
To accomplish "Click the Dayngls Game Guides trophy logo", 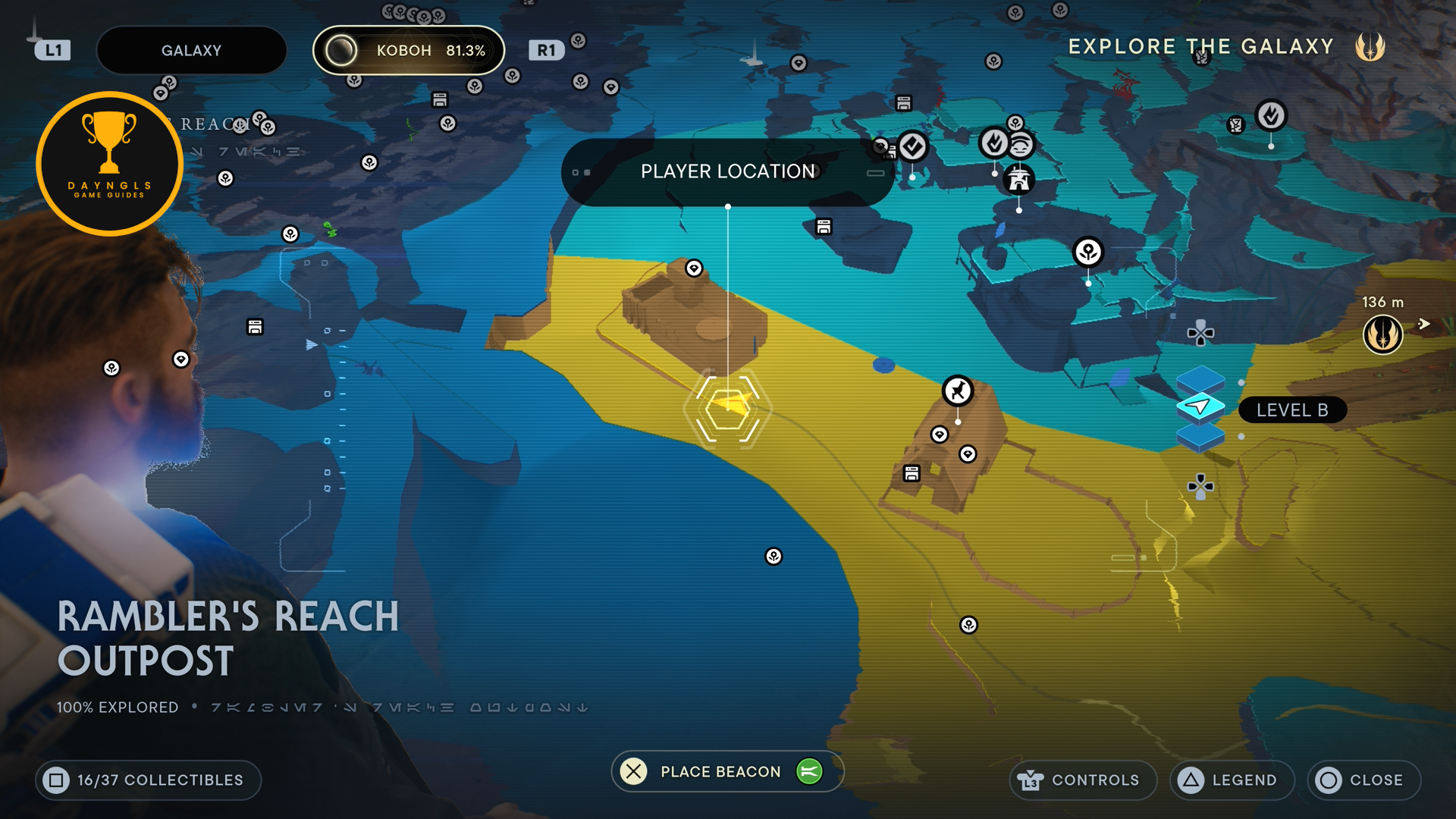I will (x=109, y=164).
